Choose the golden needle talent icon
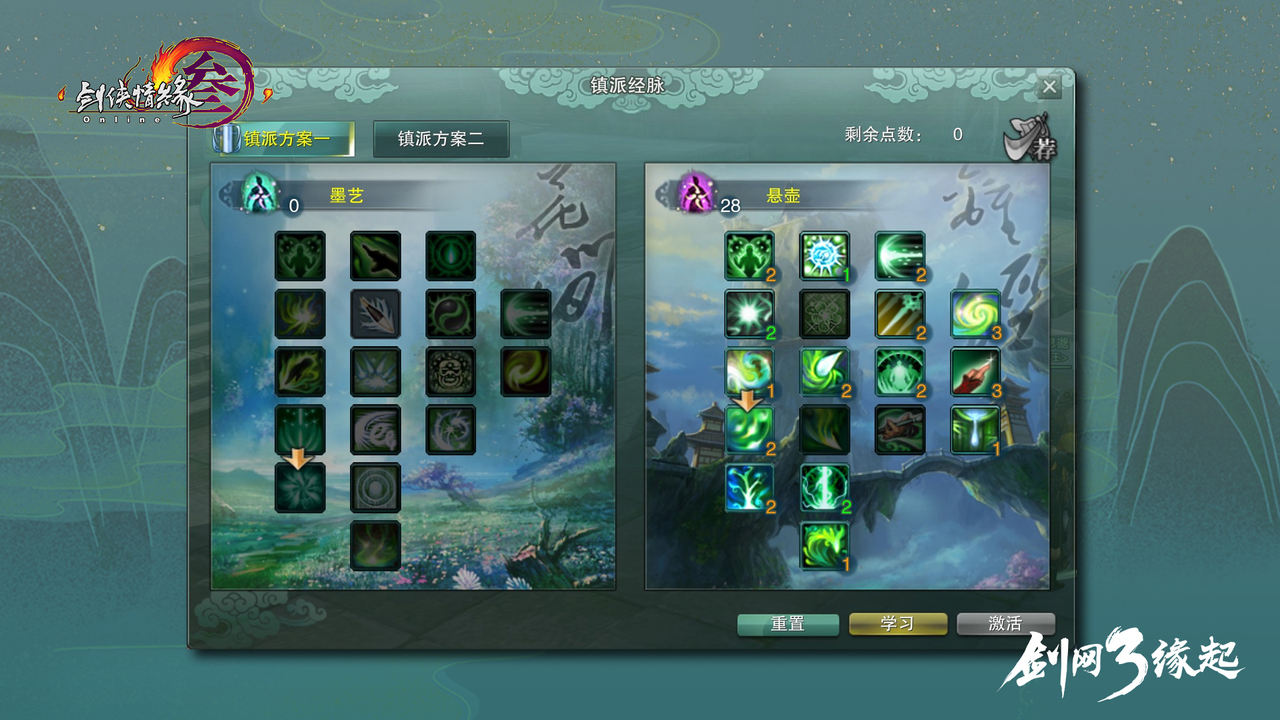Image resolution: width=1280 pixels, height=720 pixels. (900, 314)
